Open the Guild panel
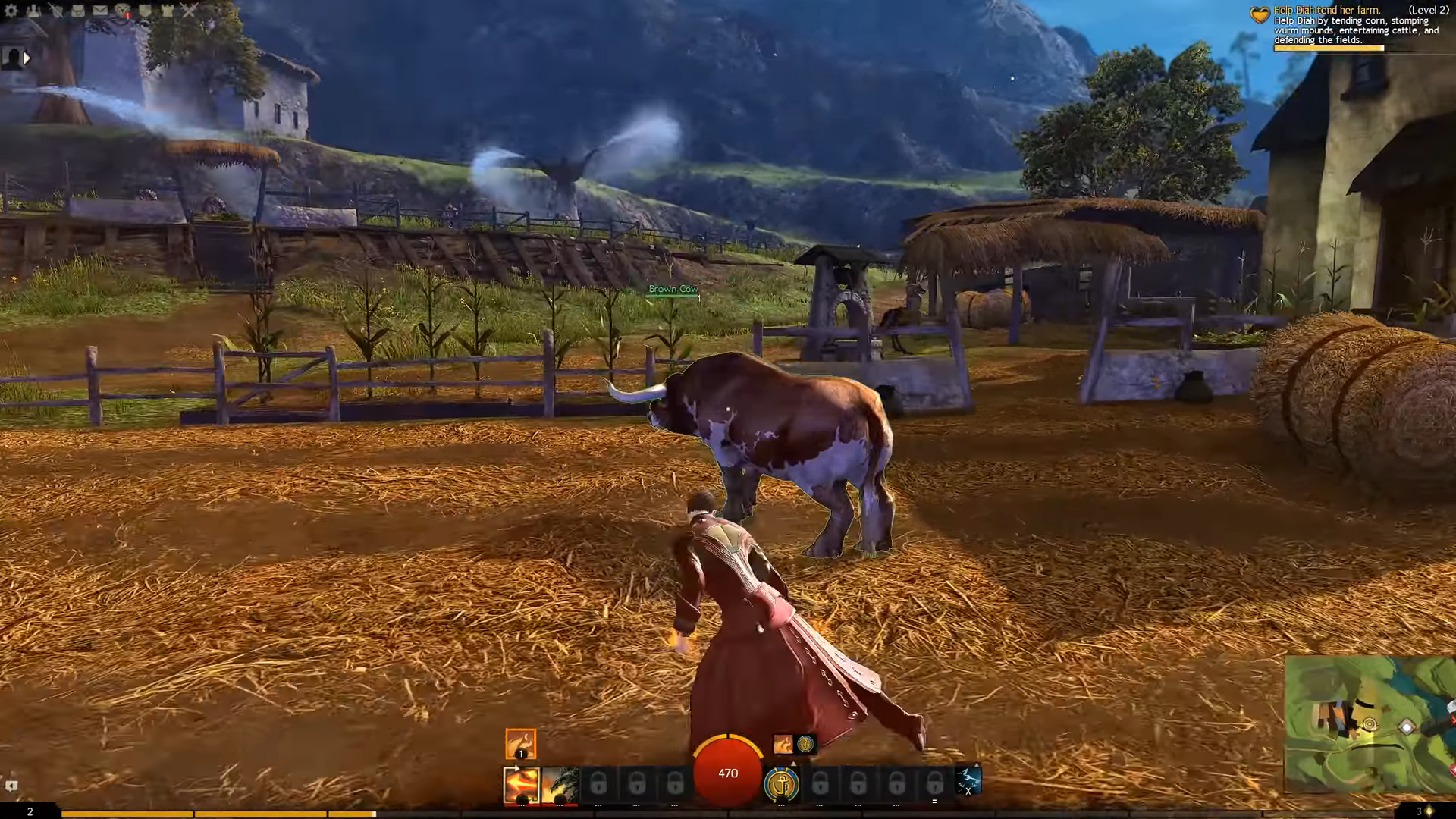This screenshot has width=1456, height=819. (146, 11)
